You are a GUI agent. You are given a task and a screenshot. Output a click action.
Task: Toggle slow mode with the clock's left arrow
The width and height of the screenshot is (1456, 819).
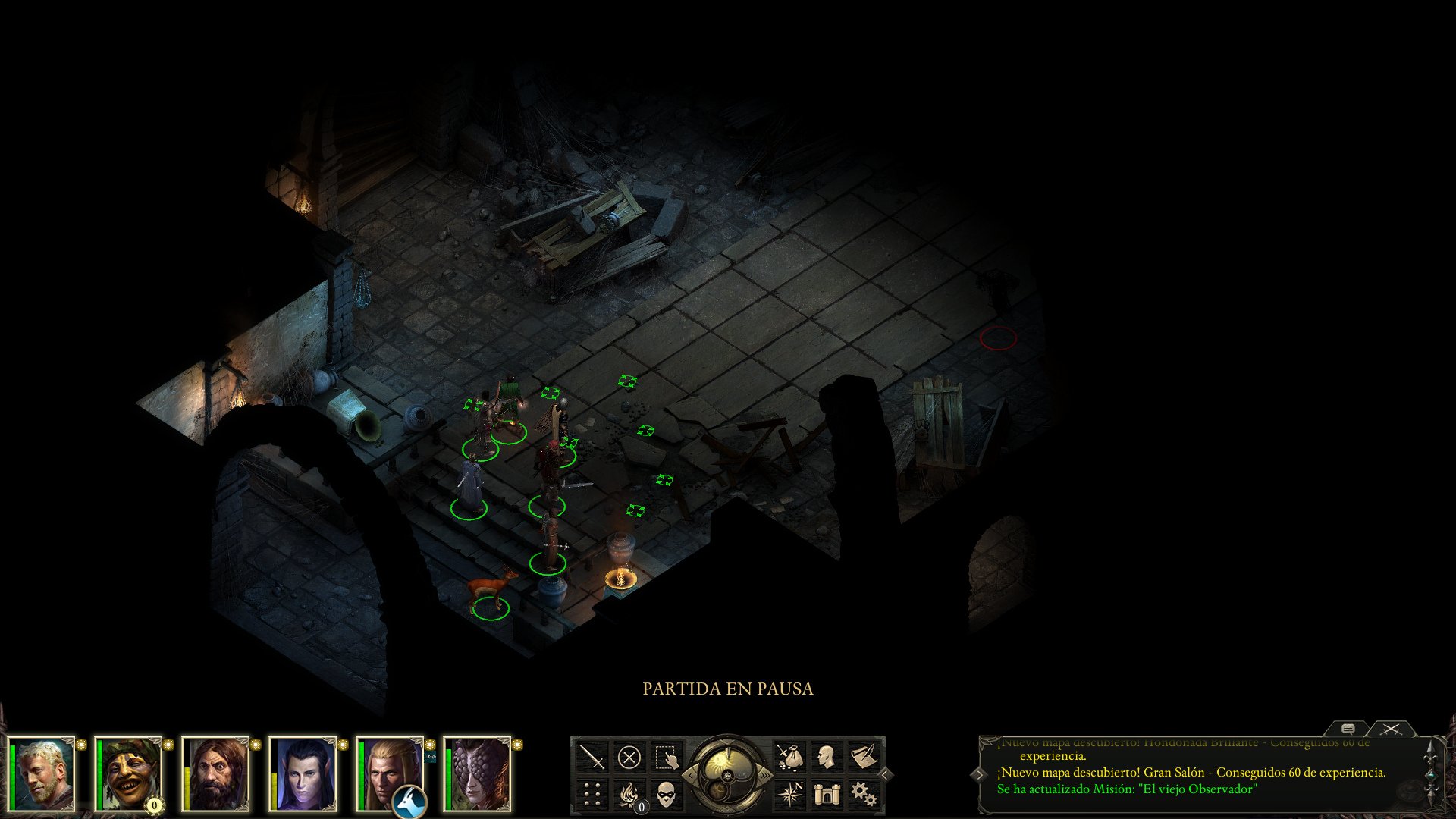click(x=690, y=775)
